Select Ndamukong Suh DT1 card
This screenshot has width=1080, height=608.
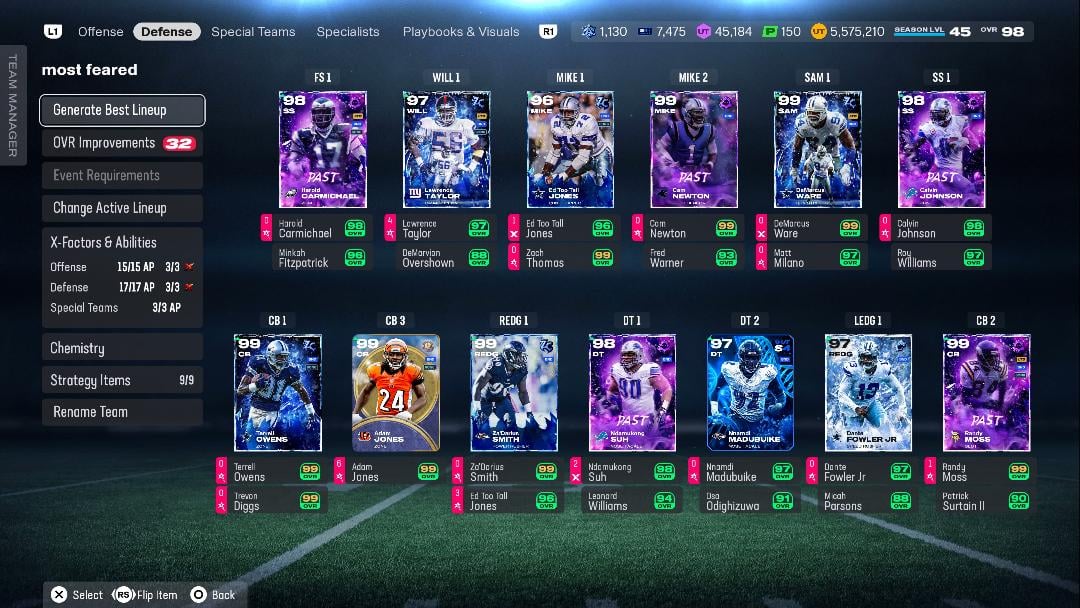click(x=632, y=393)
